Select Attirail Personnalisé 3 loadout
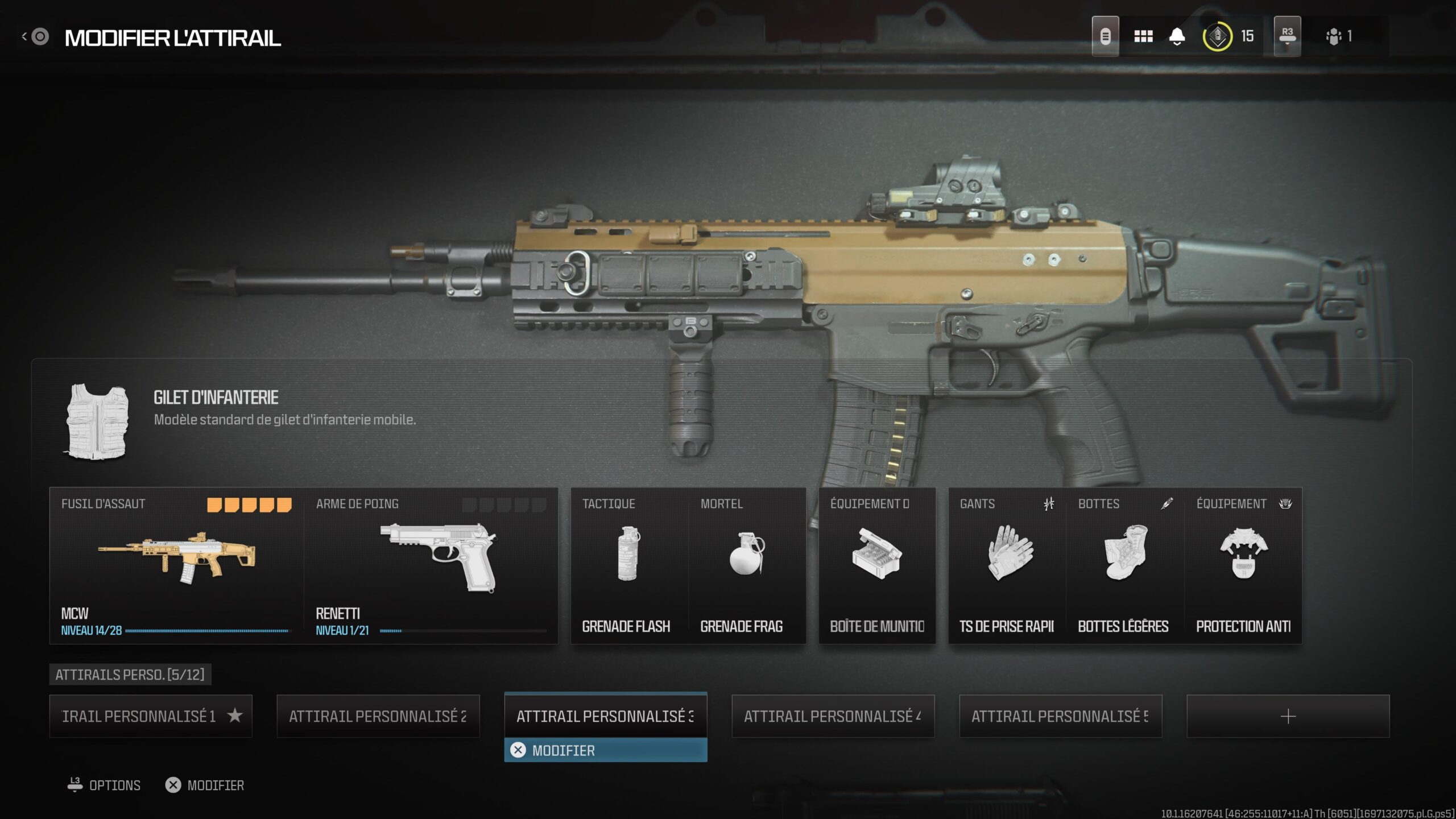This screenshot has height=819, width=1456. click(606, 715)
